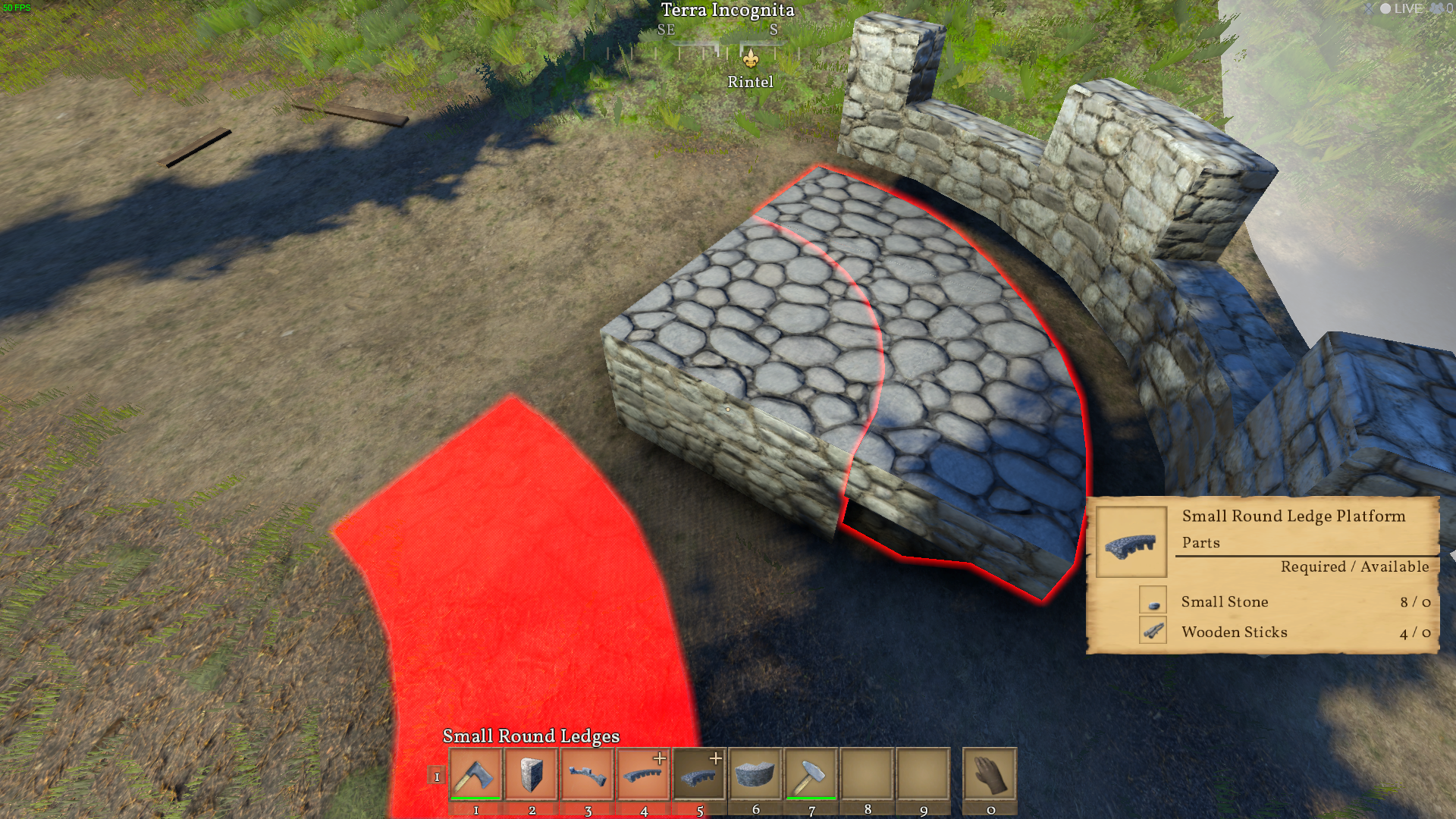Equip the hammer from hotbar slot 7

(811, 774)
